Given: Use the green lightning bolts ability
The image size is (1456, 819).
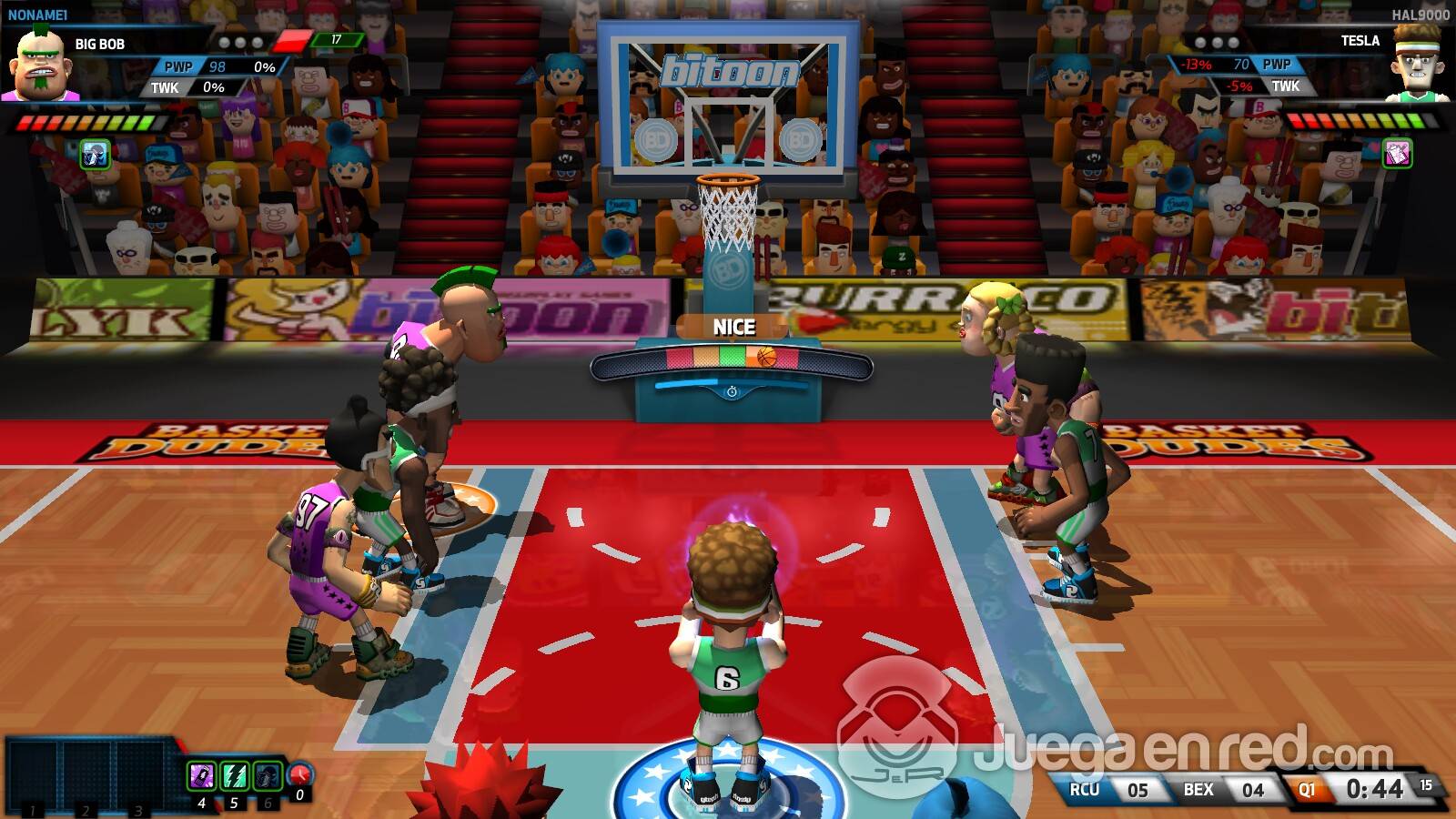Looking at the screenshot, I should [x=235, y=776].
